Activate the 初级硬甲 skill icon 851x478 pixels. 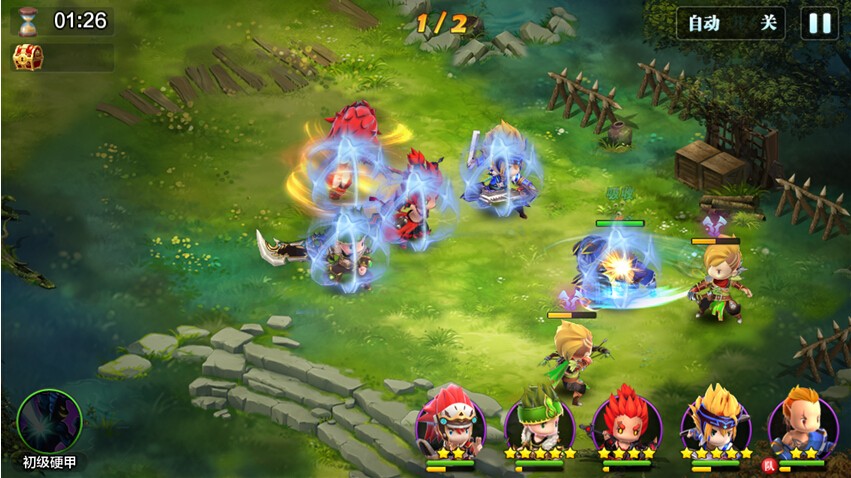pos(49,421)
